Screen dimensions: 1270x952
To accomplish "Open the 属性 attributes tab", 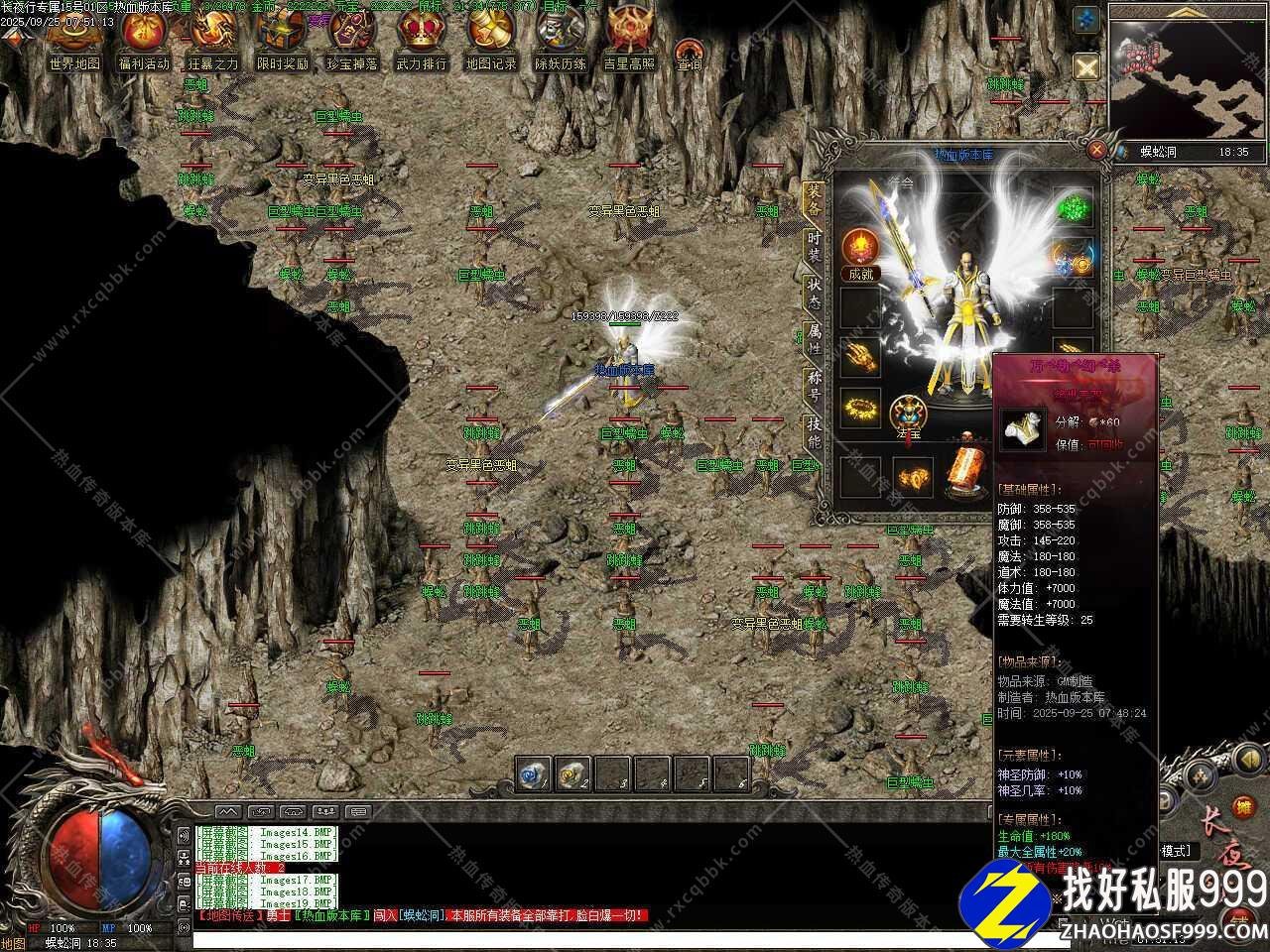I will [x=814, y=339].
